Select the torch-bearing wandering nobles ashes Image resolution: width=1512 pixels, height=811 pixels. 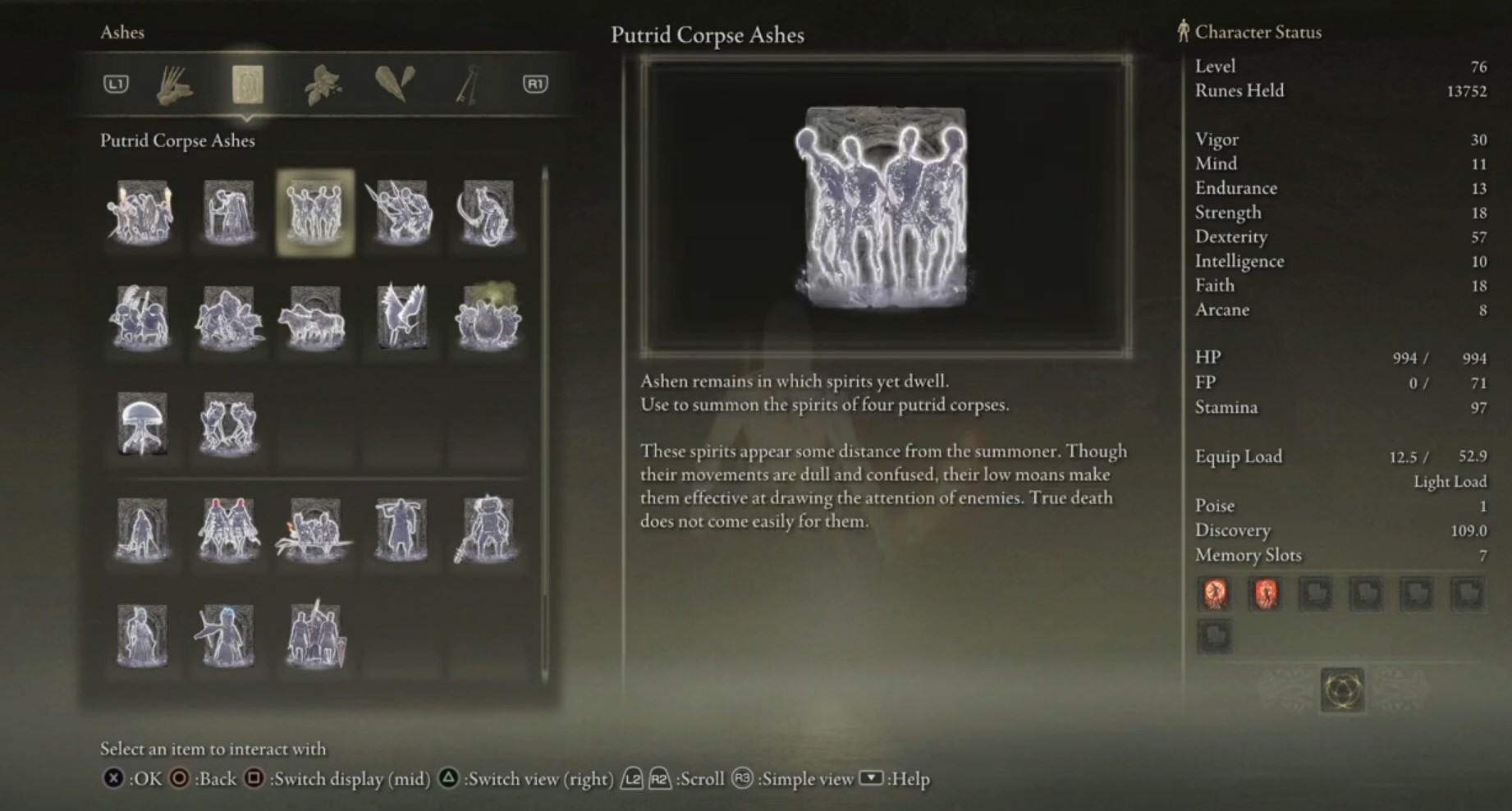point(142,212)
